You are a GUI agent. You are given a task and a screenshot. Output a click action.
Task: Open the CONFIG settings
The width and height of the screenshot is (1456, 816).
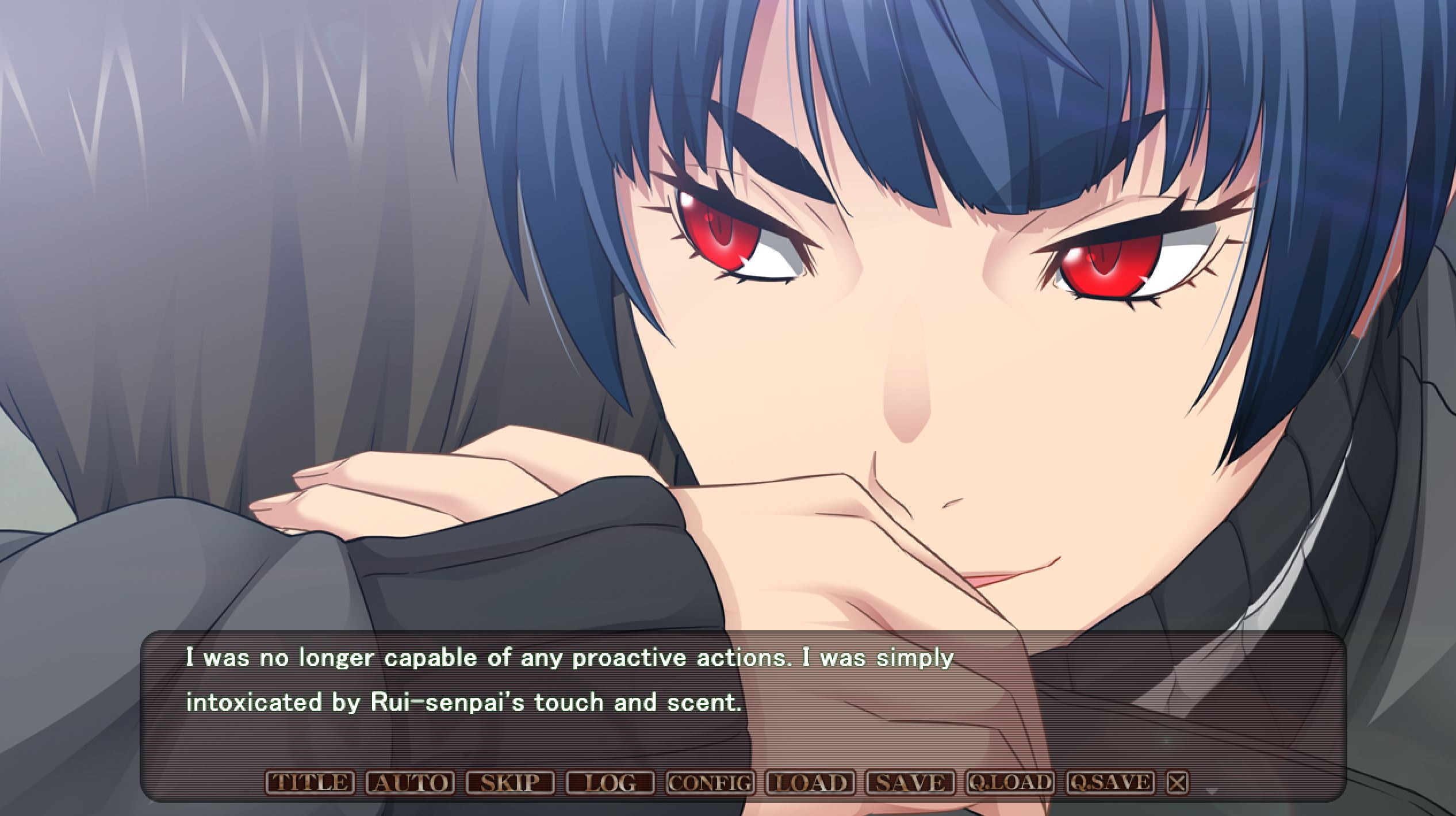click(710, 782)
